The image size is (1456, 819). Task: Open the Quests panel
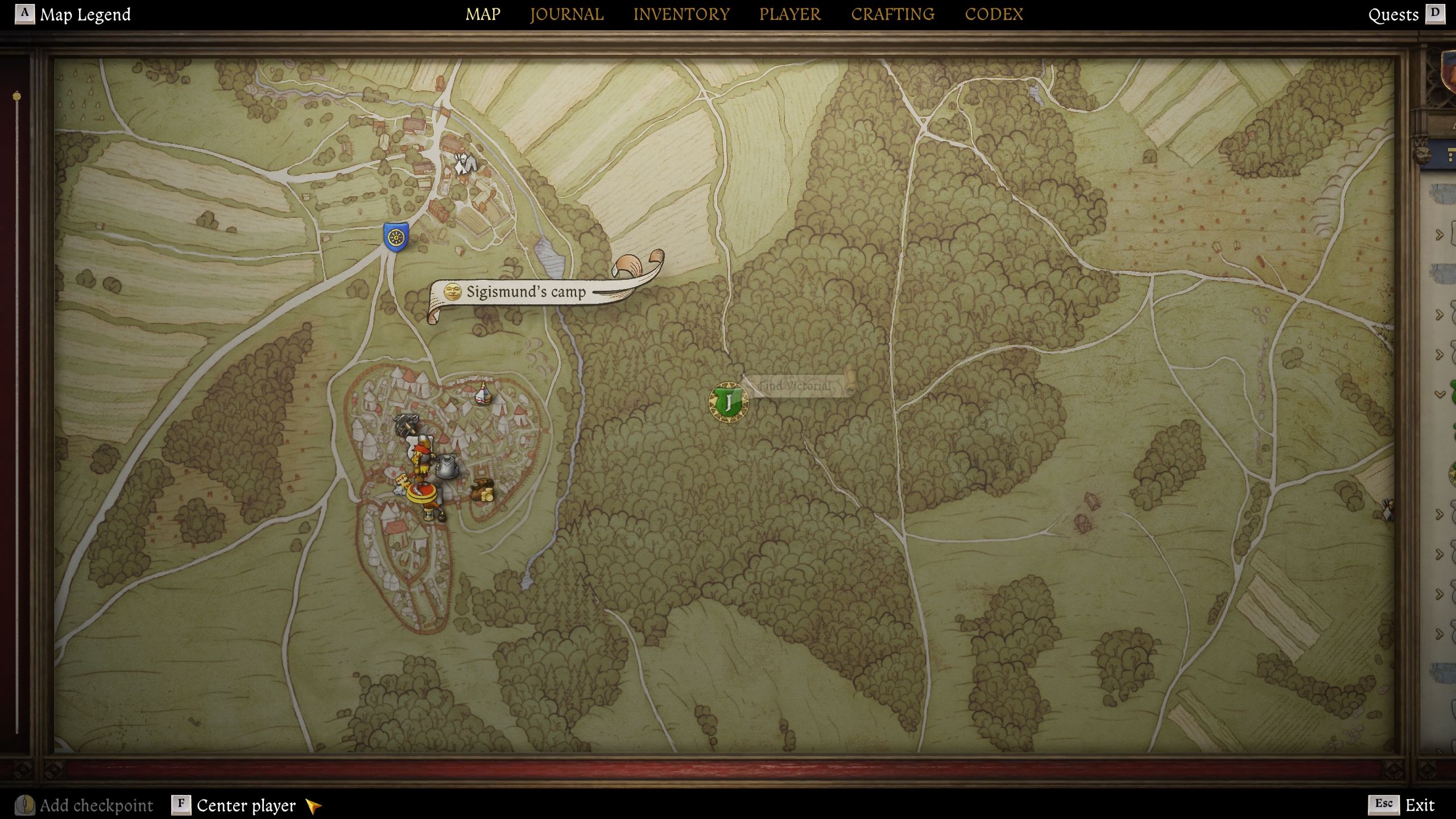(1395, 14)
